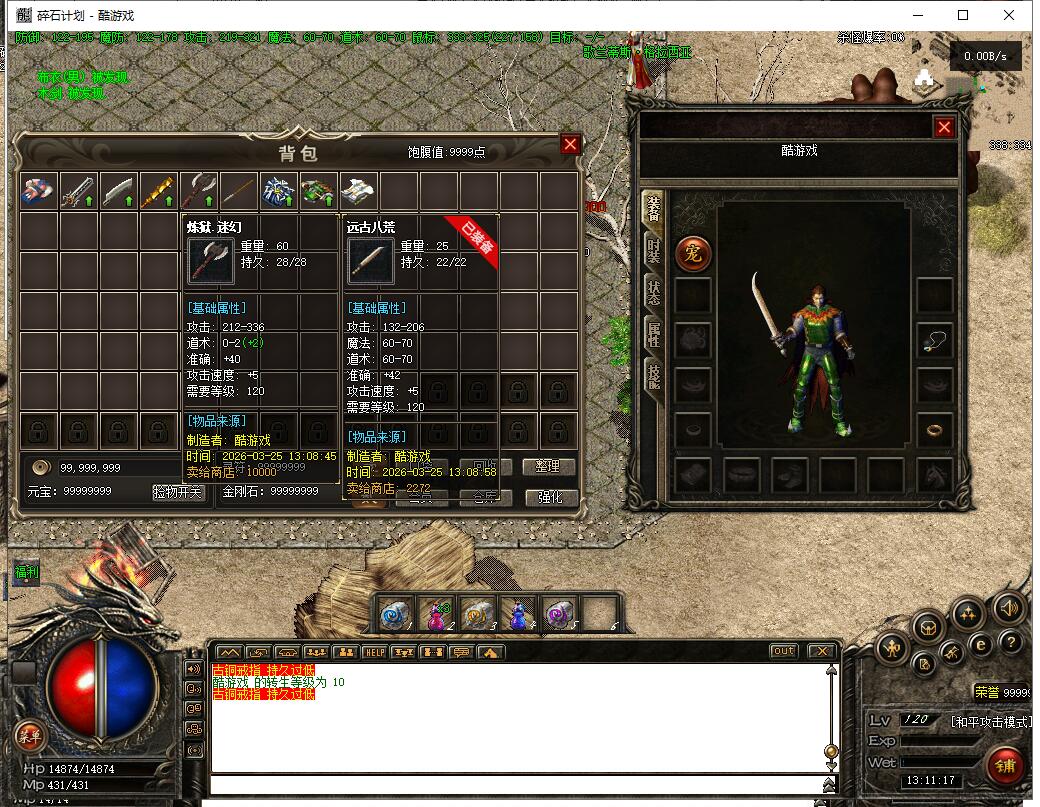
Task: Click the chat HELP button
Action: [x=374, y=652]
